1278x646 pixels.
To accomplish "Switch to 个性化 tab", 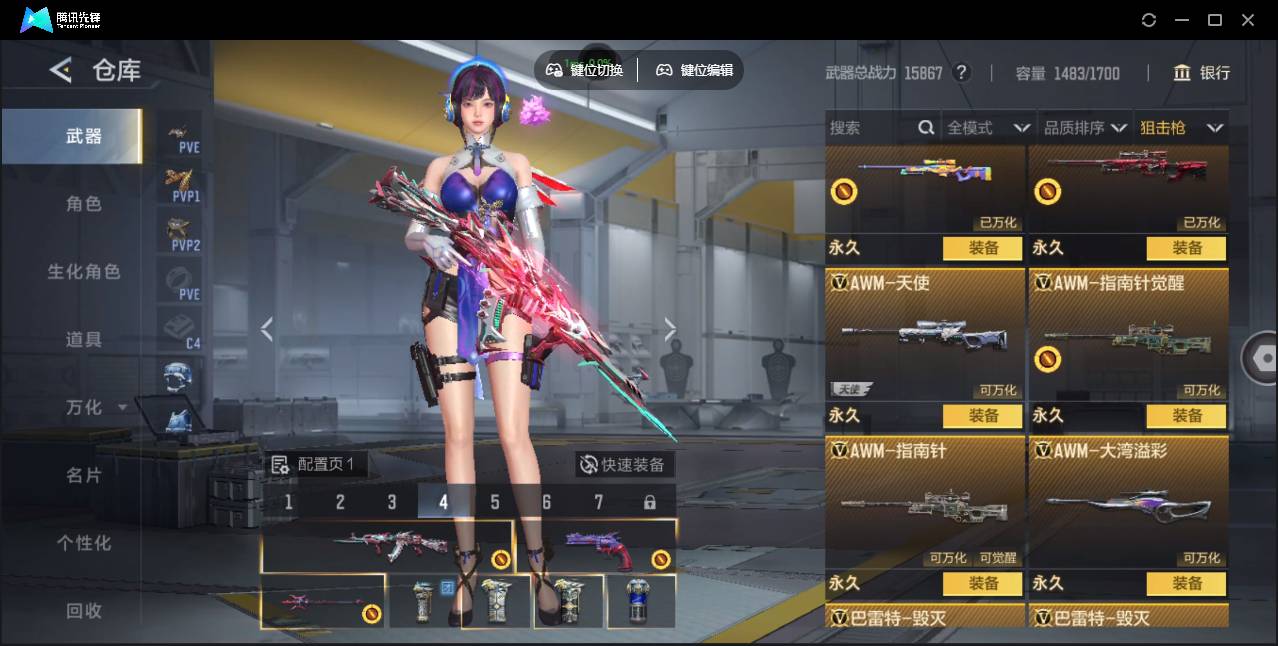I will (84, 543).
